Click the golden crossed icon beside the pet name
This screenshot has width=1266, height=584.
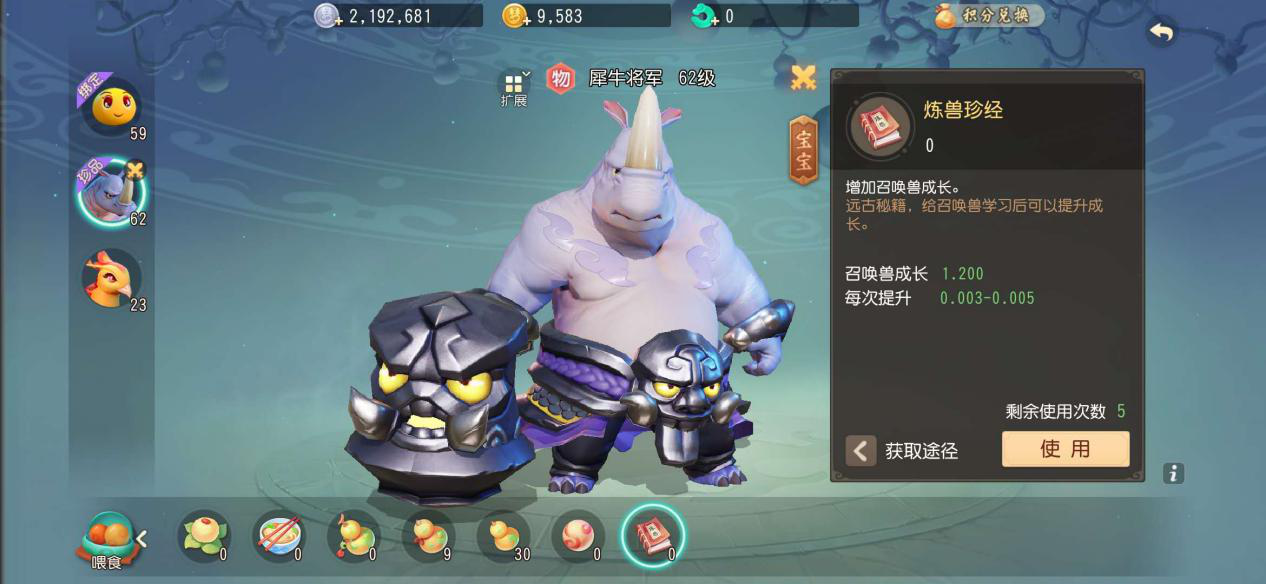pos(803,78)
